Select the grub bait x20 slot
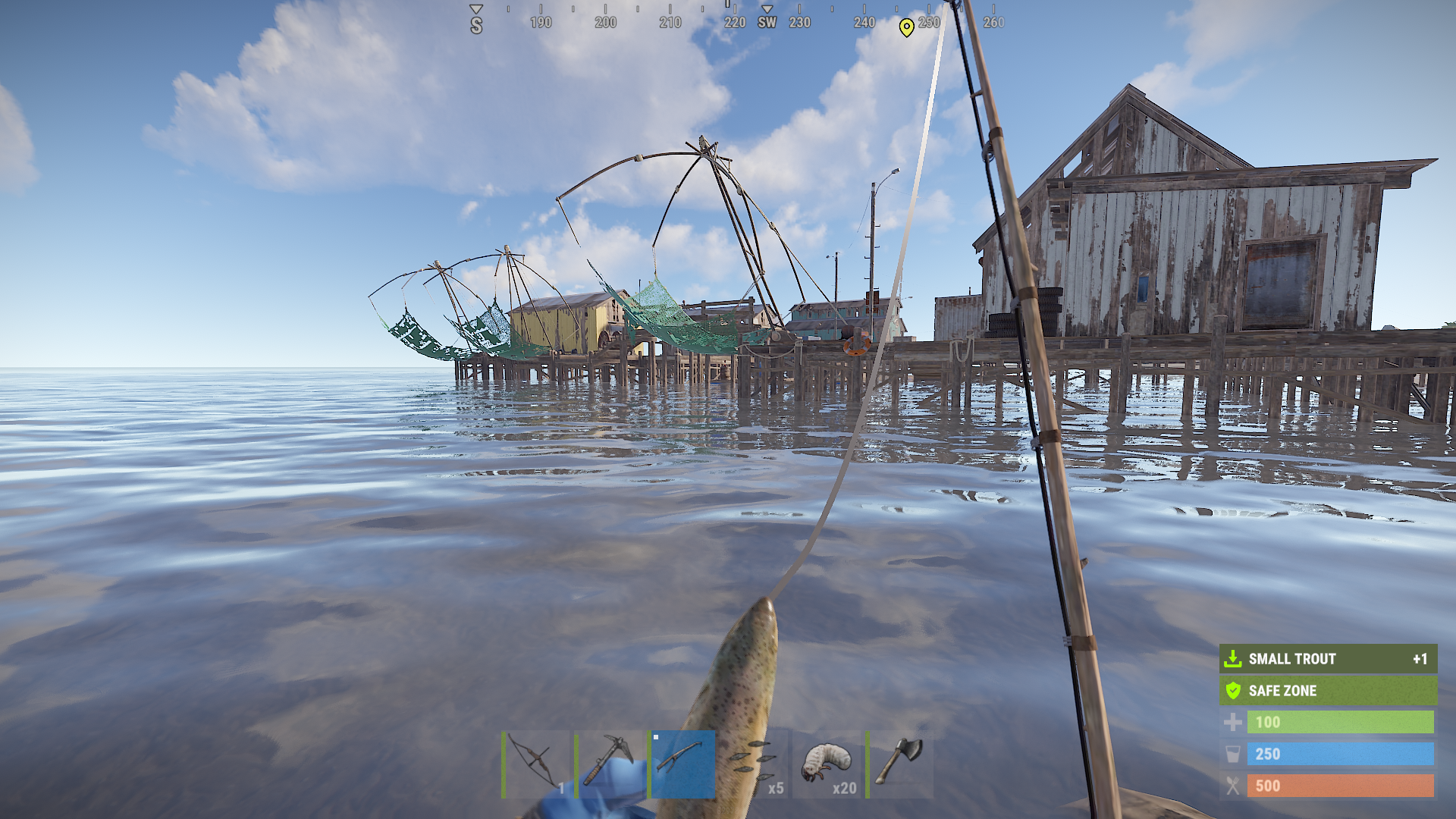Screen dimensions: 1456x819 coord(828,764)
